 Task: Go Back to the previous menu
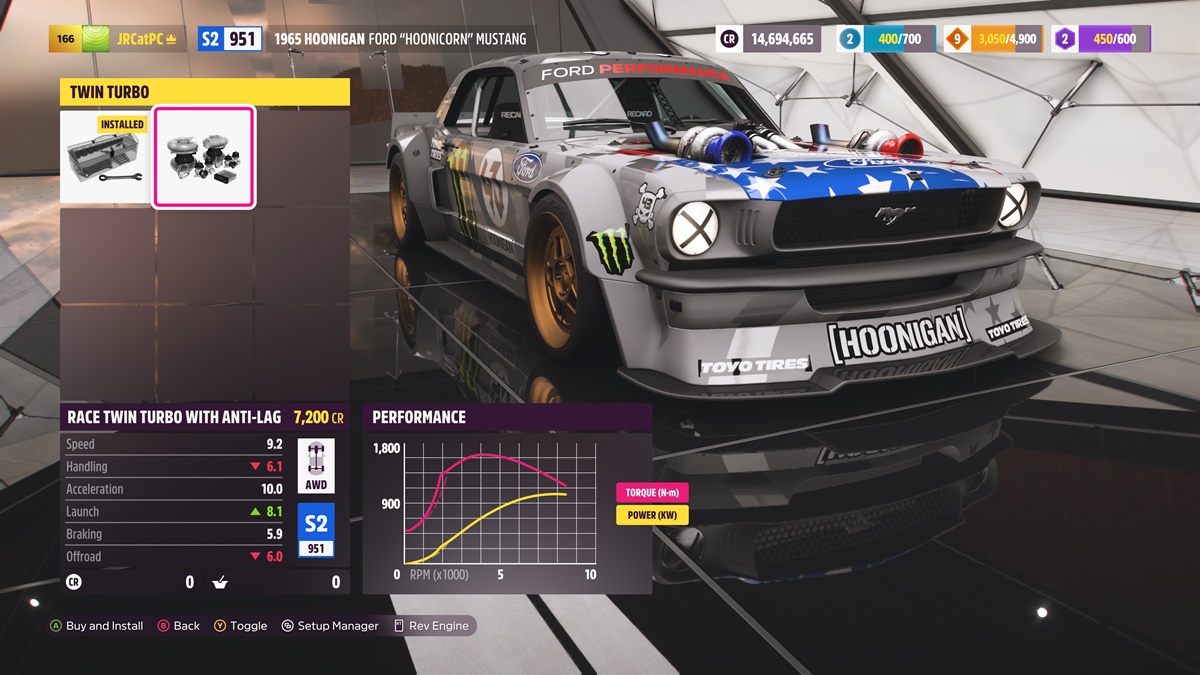179,626
